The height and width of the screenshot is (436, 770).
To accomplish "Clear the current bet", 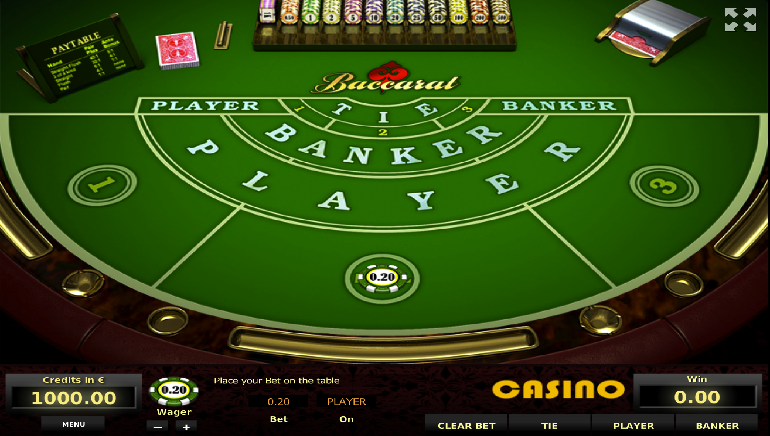I will pos(466,425).
